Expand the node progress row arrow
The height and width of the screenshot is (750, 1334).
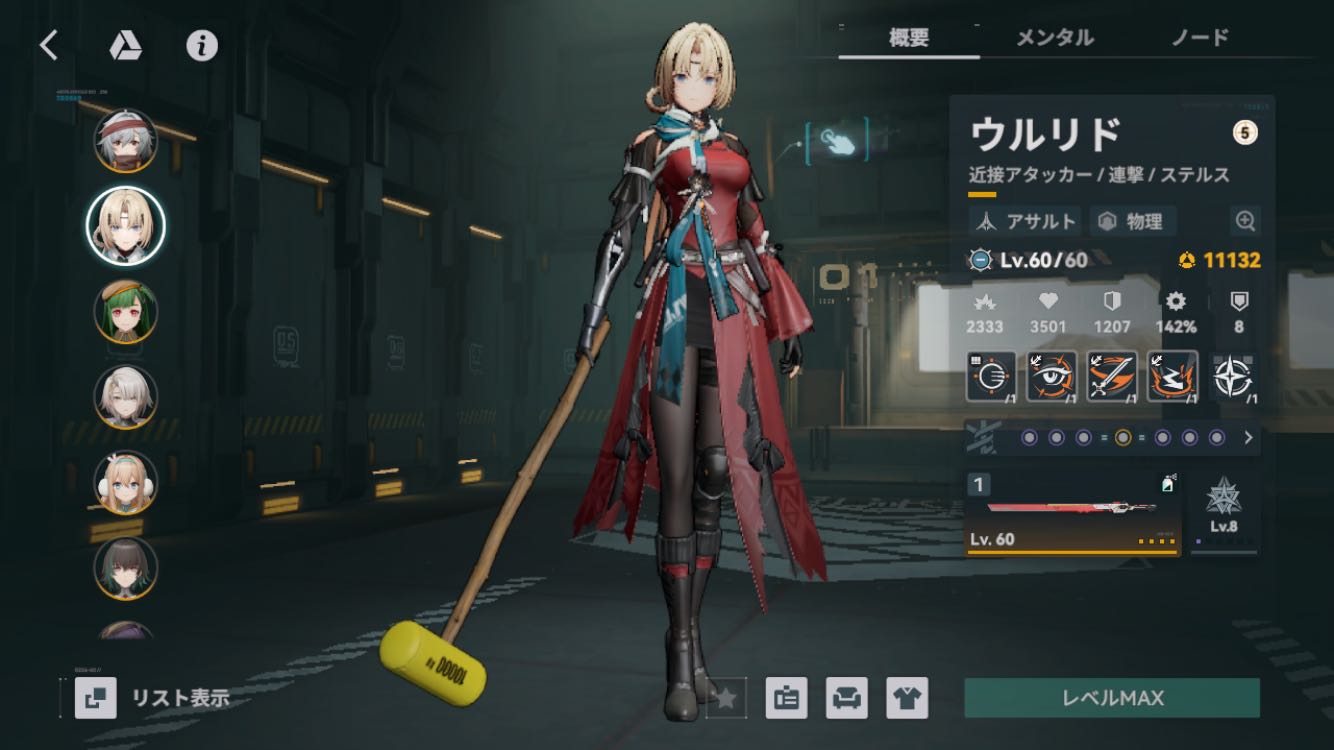[1248, 437]
